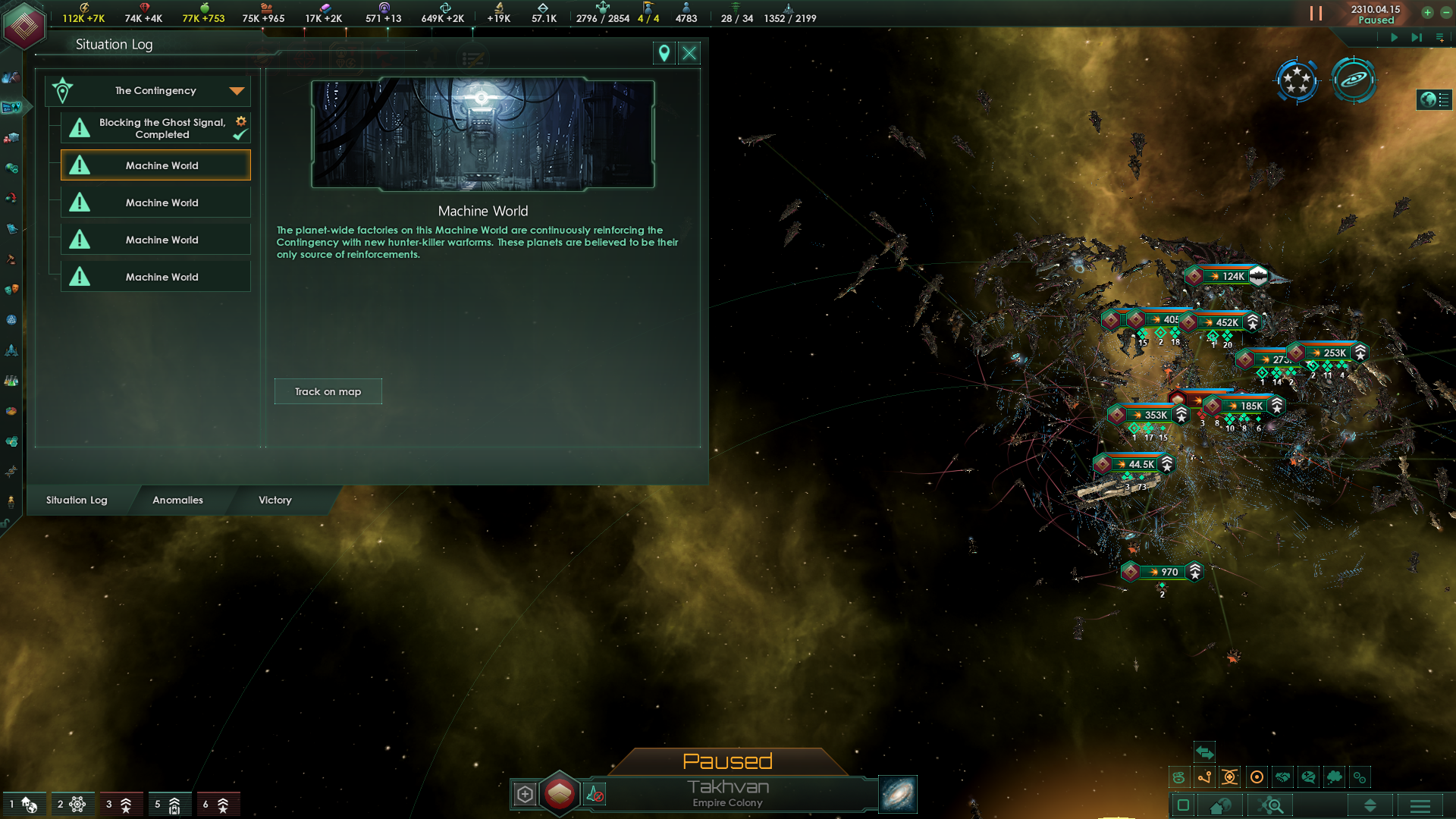
Task: Jump to home system with the house icon
Action: tap(1219, 805)
